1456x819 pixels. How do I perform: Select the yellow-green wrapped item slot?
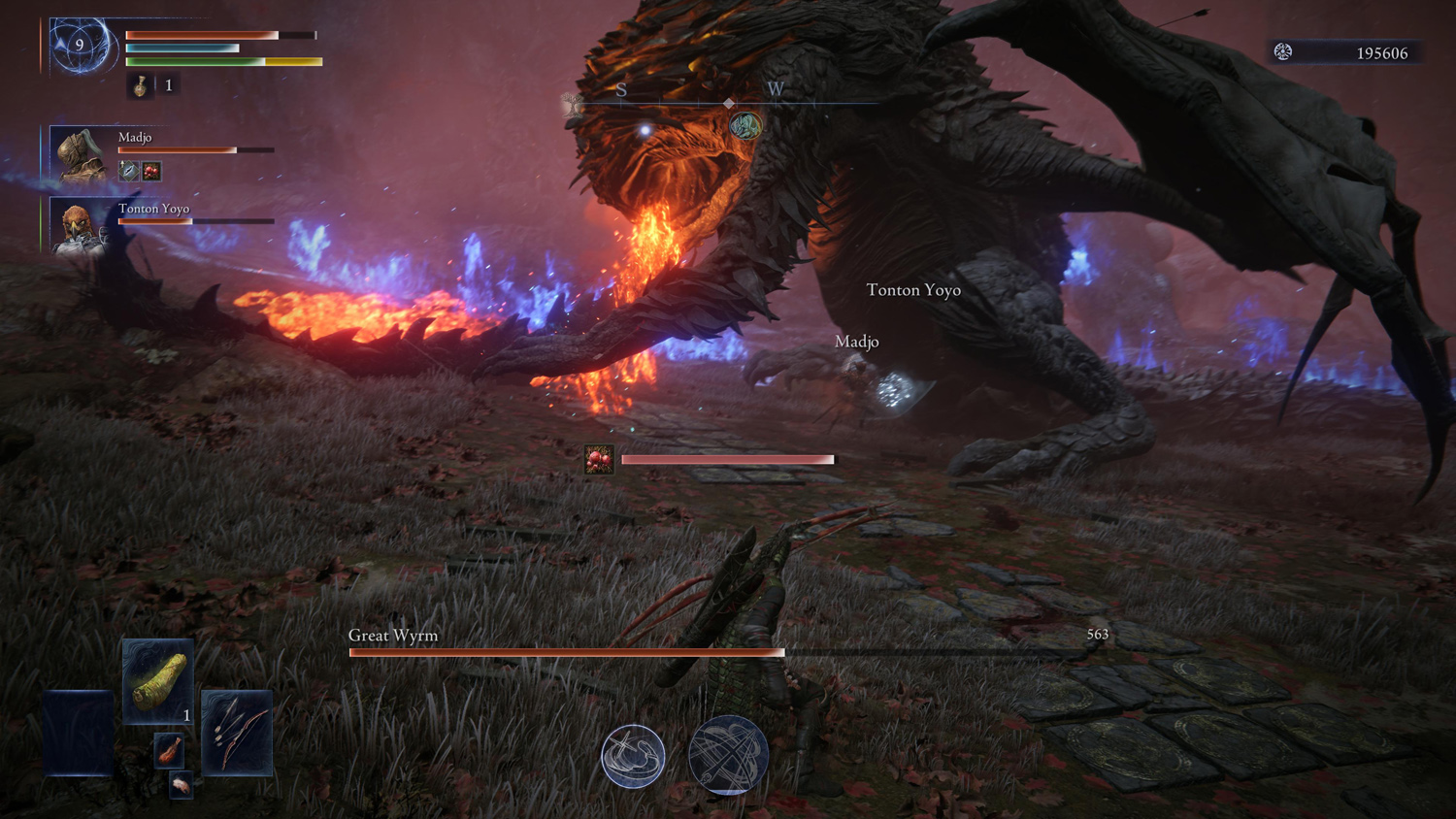click(157, 681)
